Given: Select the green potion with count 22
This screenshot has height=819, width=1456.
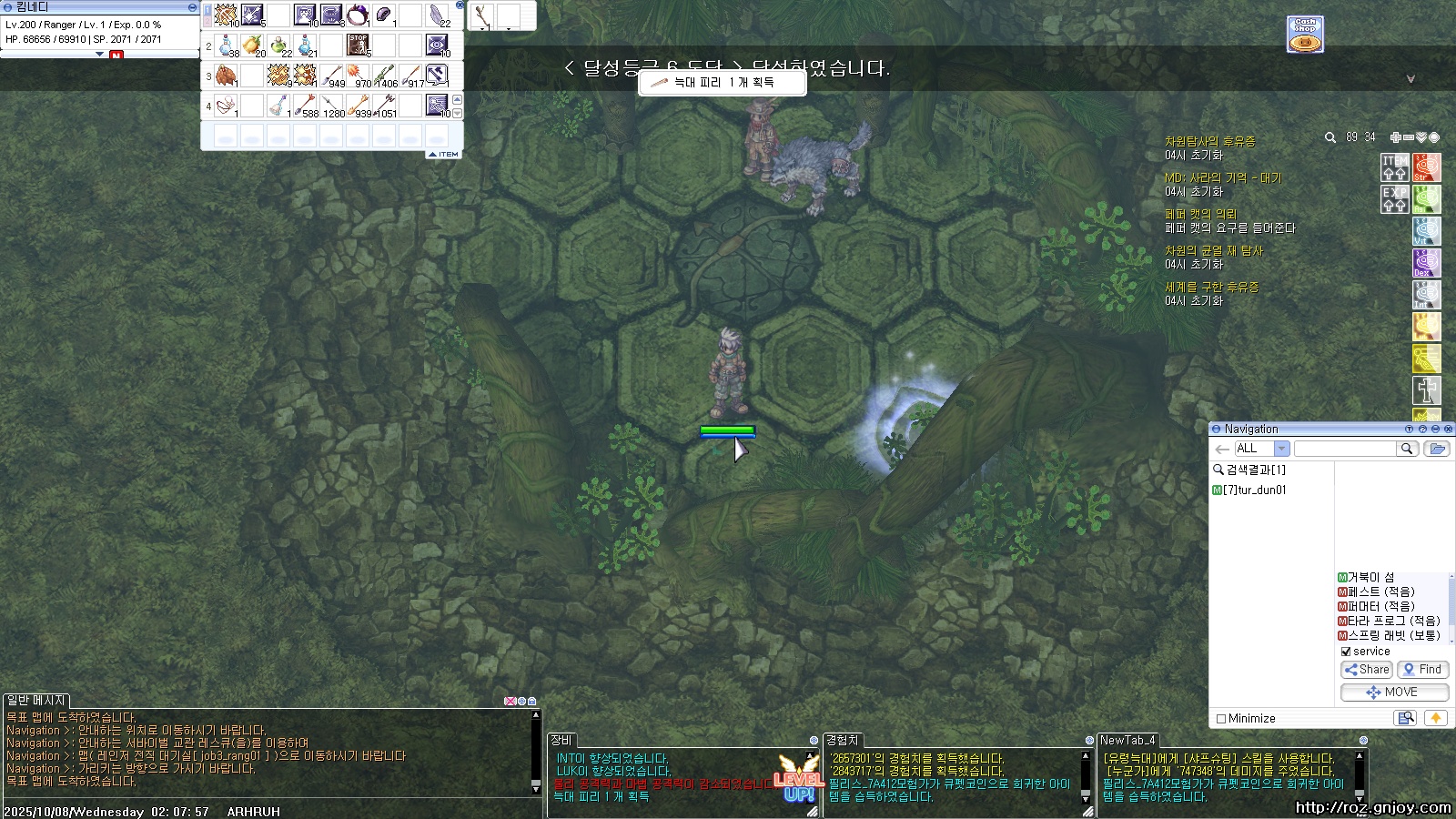Looking at the screenshot, I should (x=279, y=45).
